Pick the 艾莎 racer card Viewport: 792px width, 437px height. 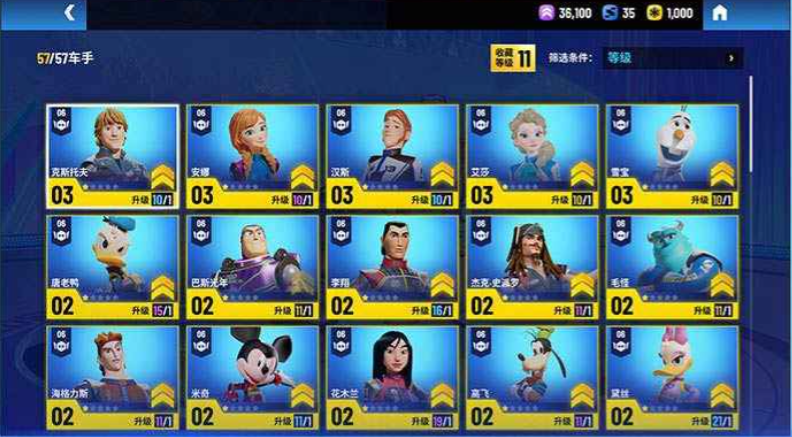(532, 154)
